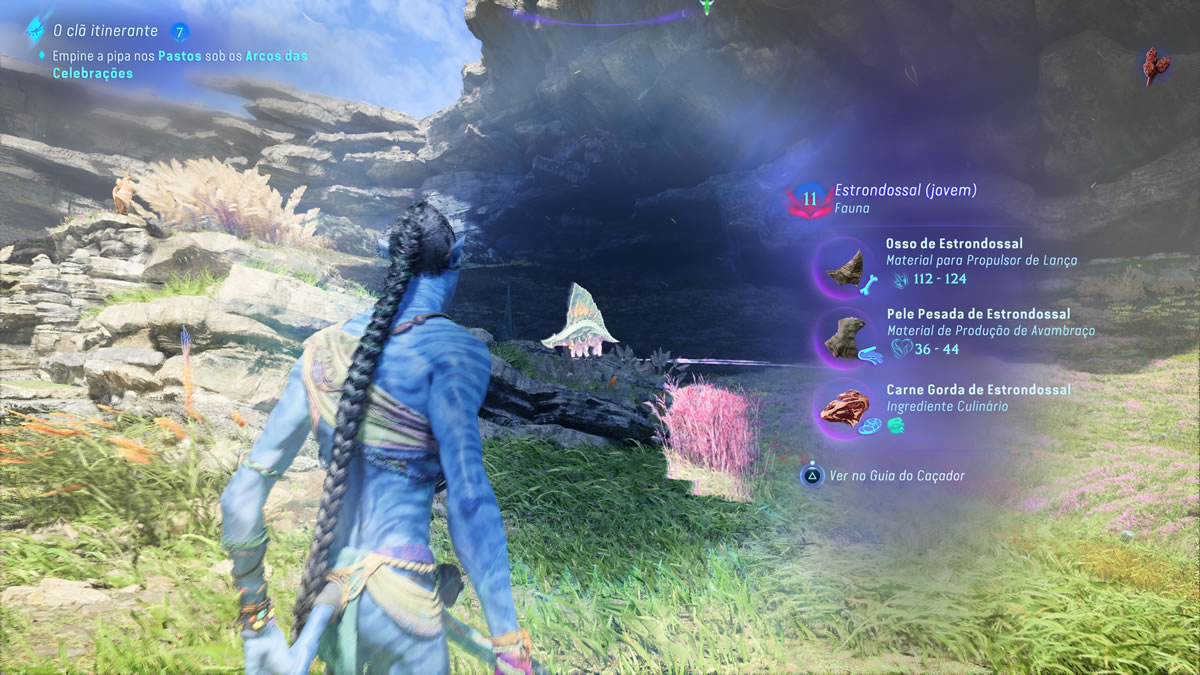Click the red meat icon in corner
This screenshot has height=675, width=1200.
(x=1157, y=65)
